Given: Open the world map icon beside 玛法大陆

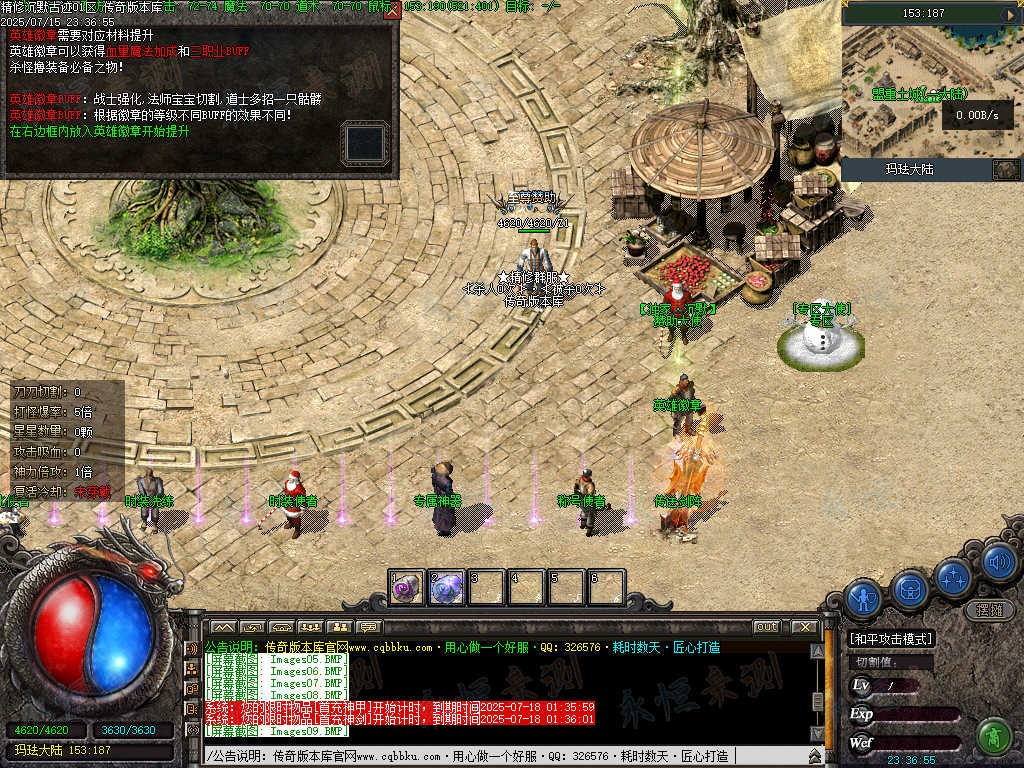Looking at the screenshot, I should 1004,169.
